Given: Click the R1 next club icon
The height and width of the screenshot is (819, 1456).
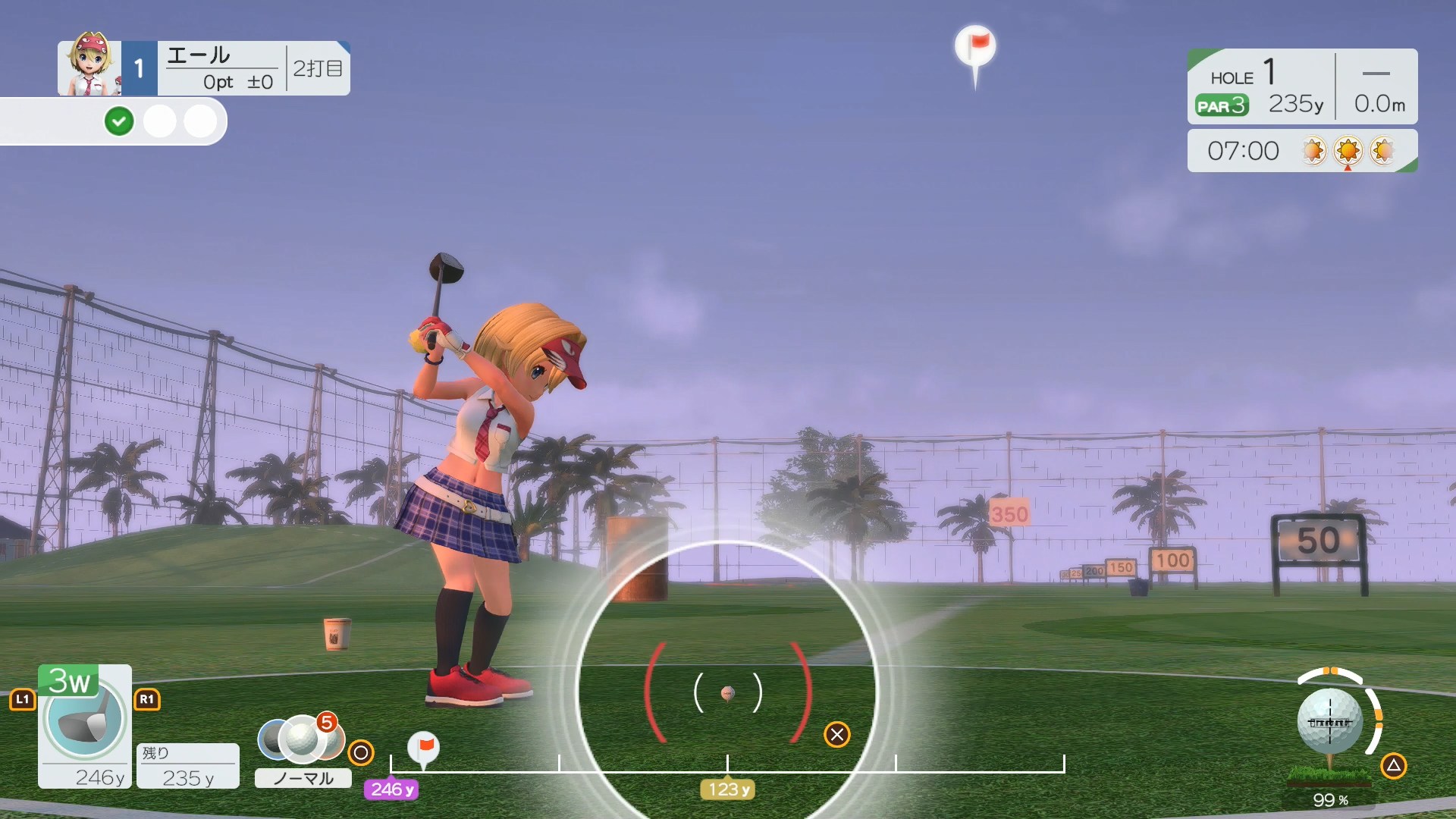Looking at the screenshot, I should coord(147,700).
